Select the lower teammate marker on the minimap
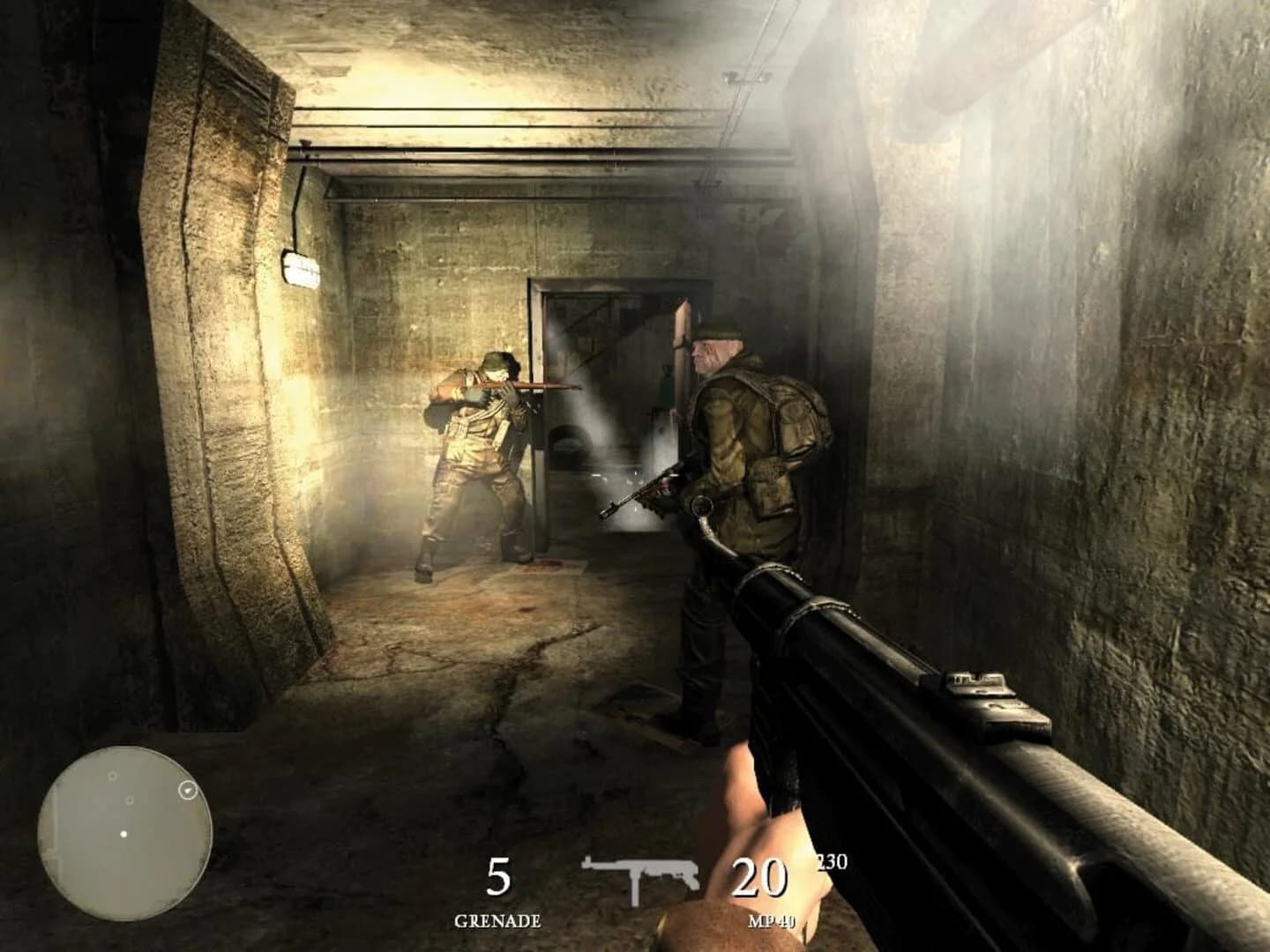 129,800
